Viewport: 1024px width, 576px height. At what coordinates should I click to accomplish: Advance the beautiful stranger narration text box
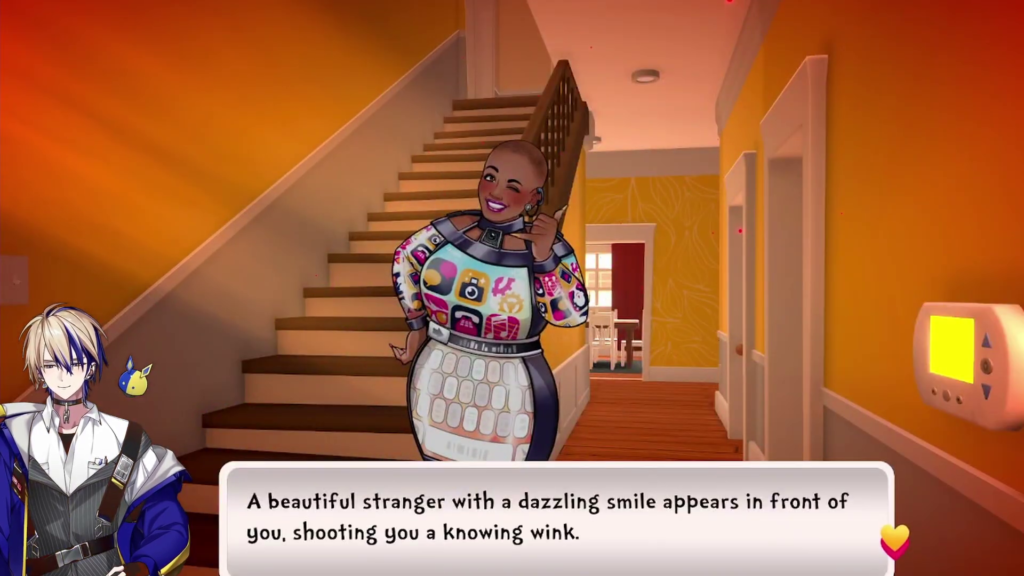pyautogui.click(x=555, y=518)
